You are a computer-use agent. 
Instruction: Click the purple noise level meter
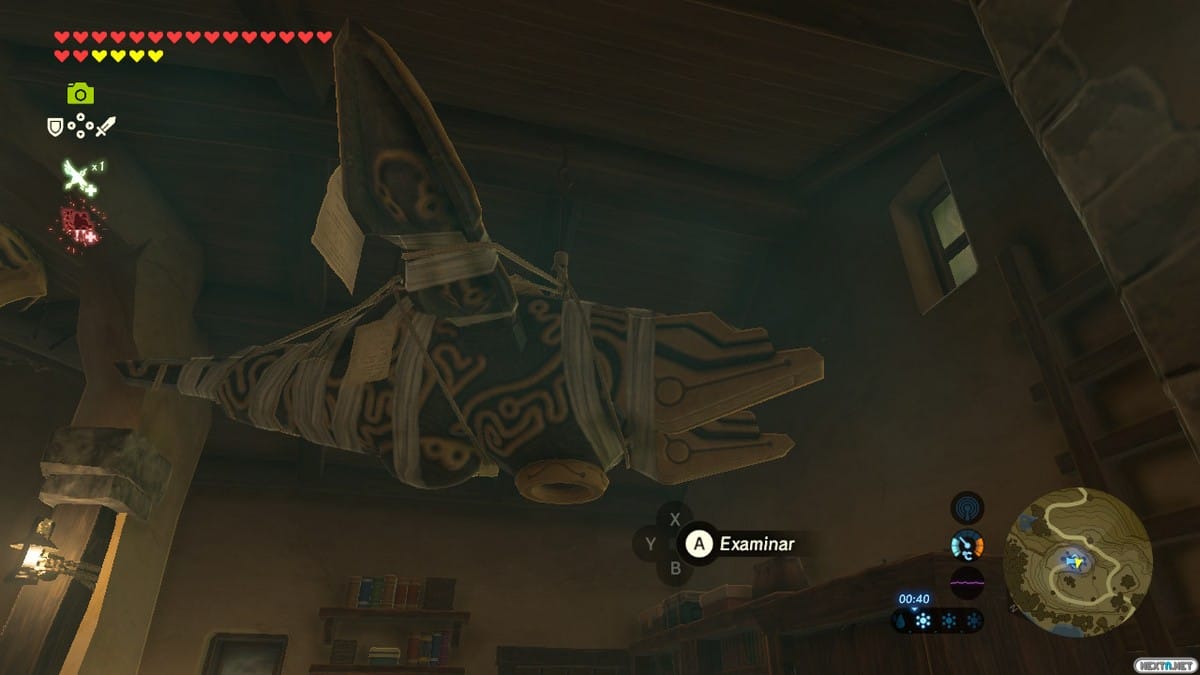[x=967, y=581]
